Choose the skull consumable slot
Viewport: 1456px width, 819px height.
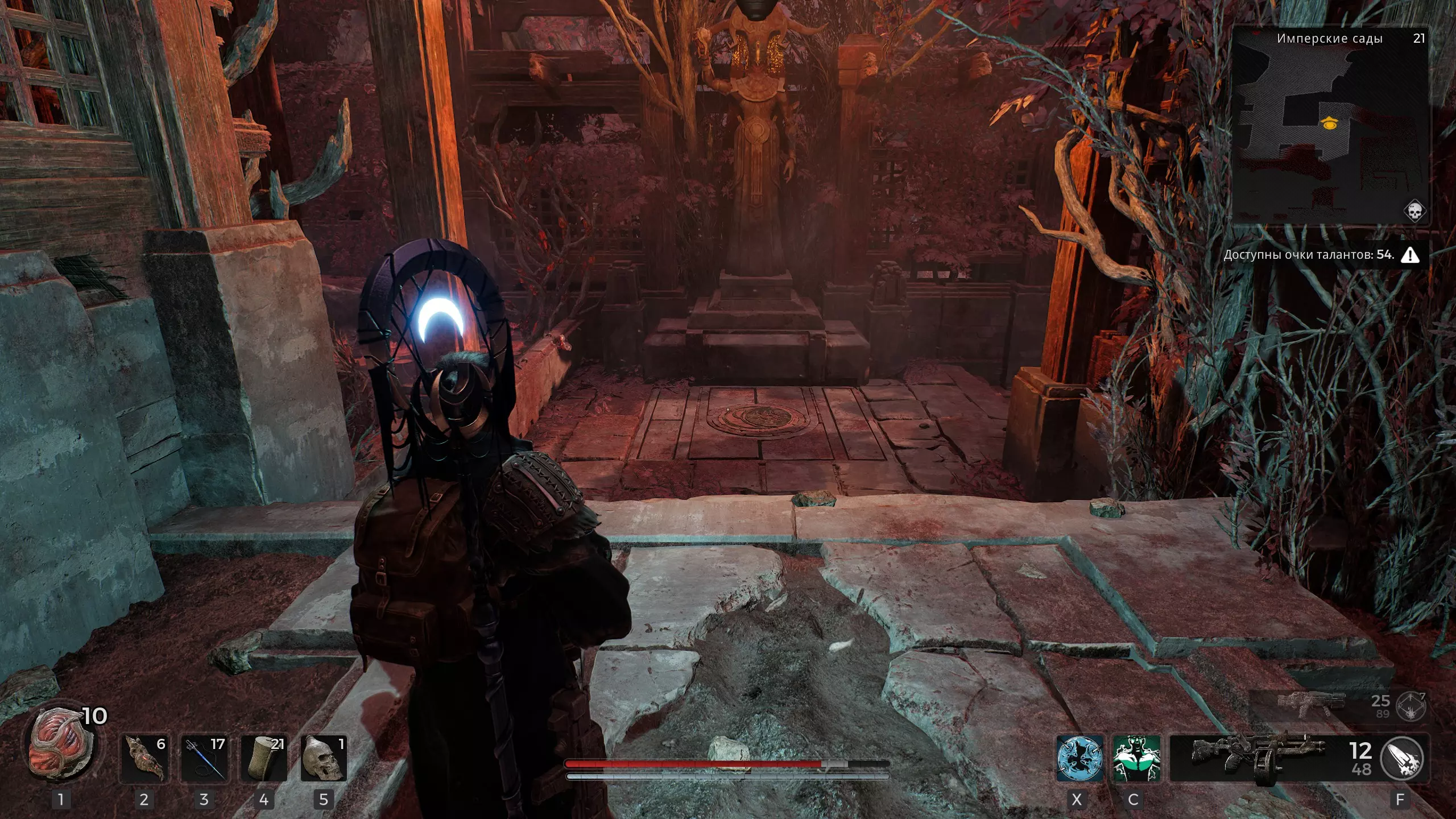click(323, 758)
